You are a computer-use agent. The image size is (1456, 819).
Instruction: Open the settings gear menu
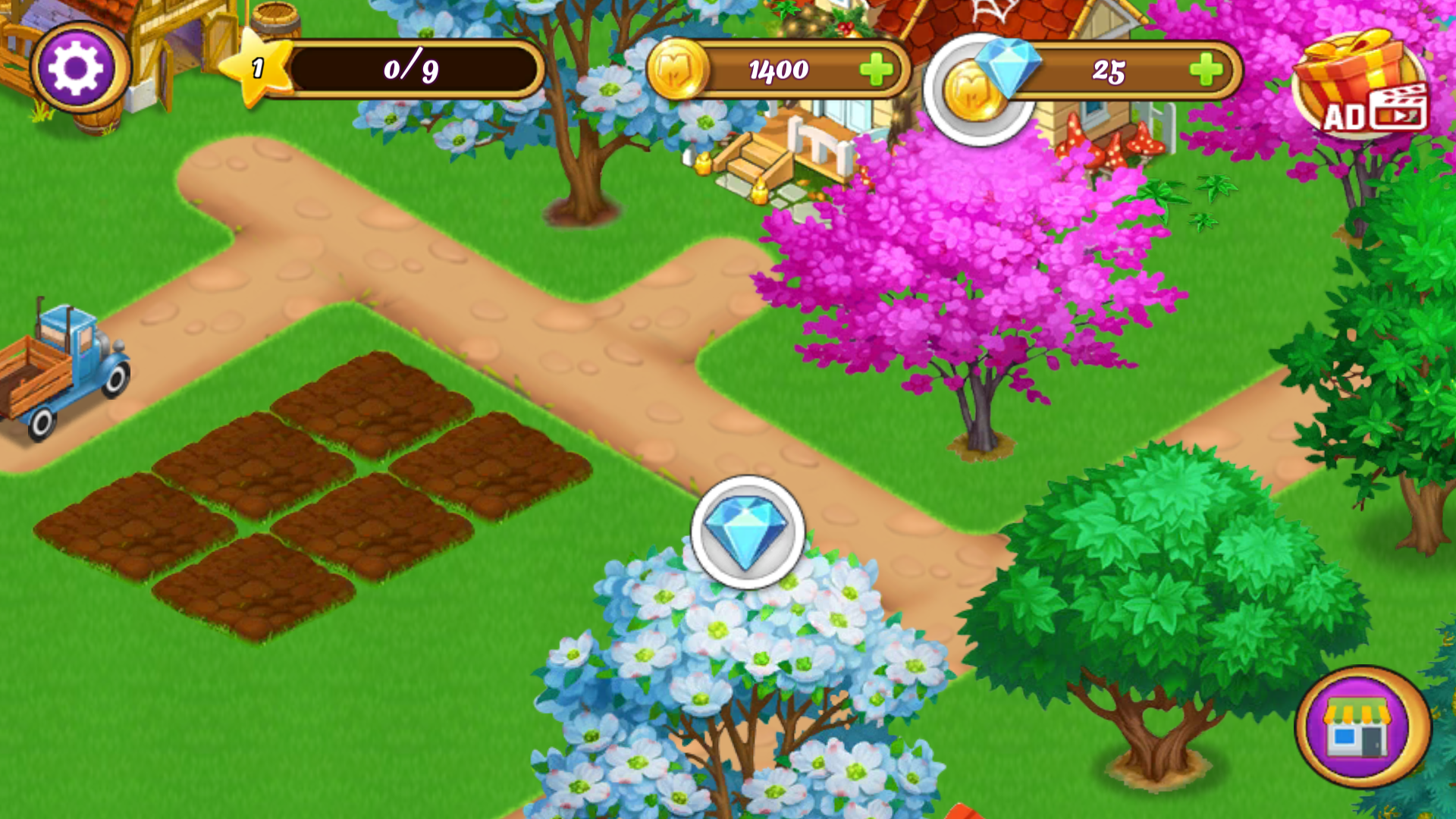[x=77, y=68]
